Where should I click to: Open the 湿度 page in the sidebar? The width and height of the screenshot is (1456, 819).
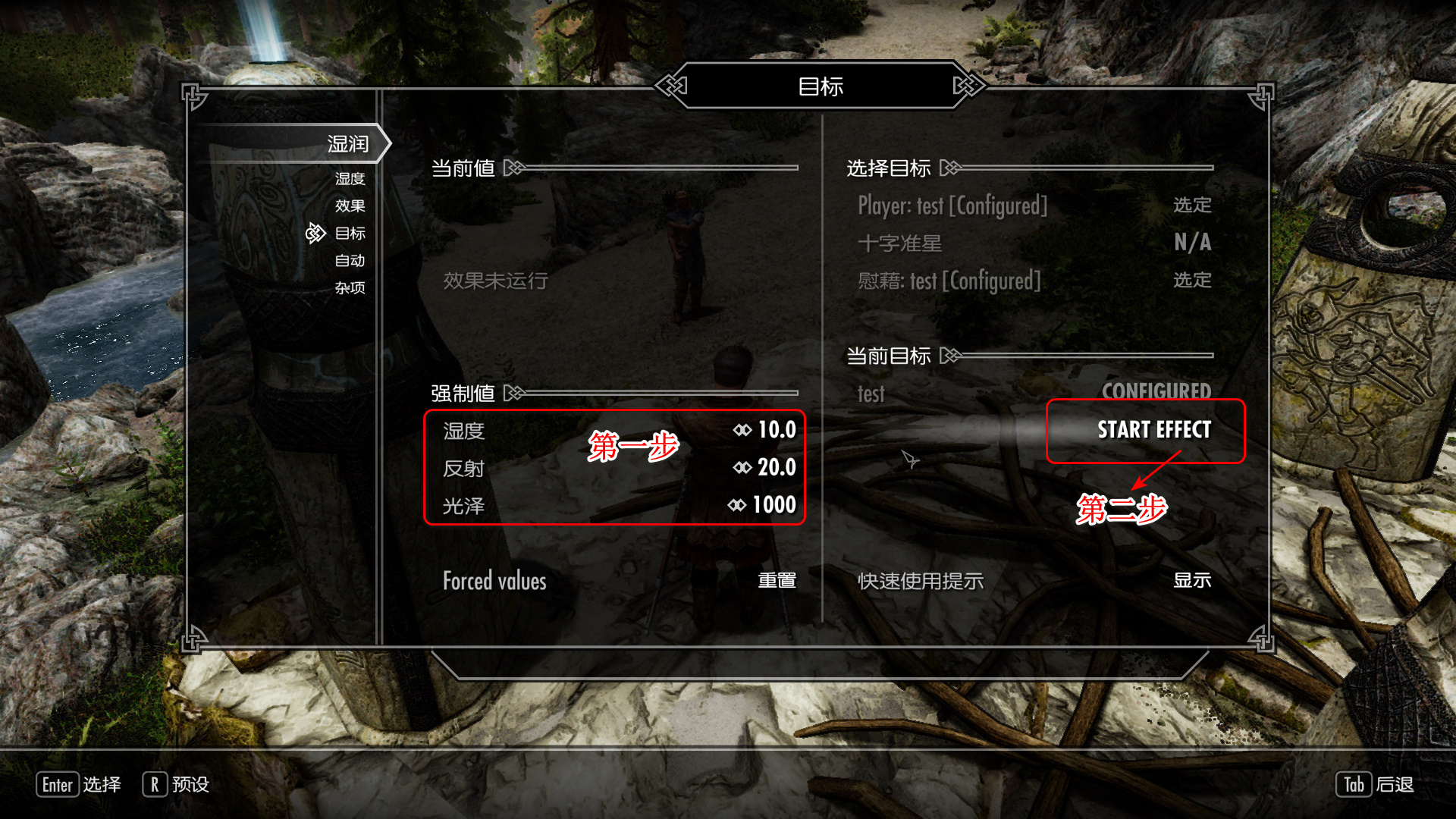(350, 179)
